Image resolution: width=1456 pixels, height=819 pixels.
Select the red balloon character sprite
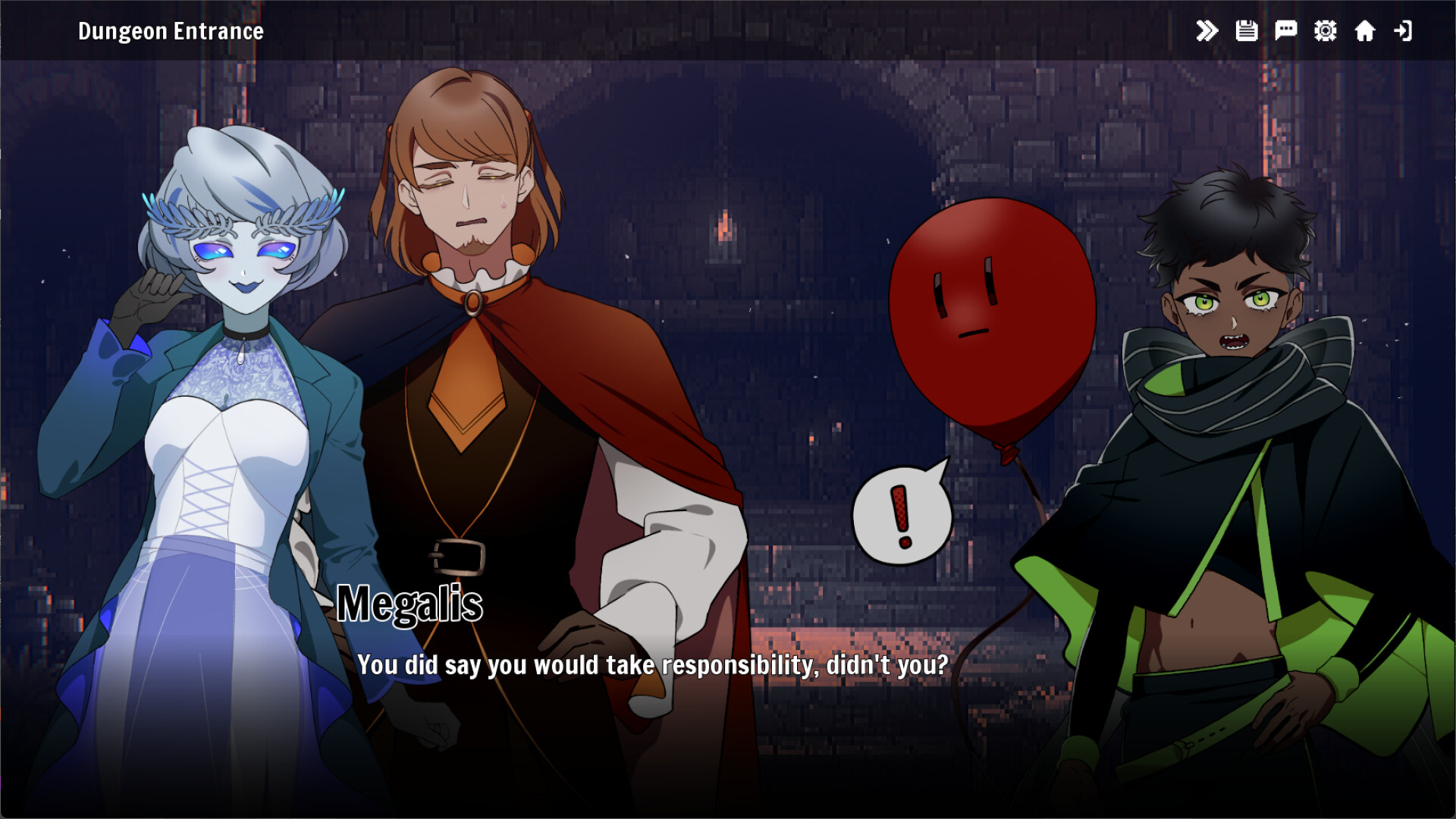tap(997, 318)
